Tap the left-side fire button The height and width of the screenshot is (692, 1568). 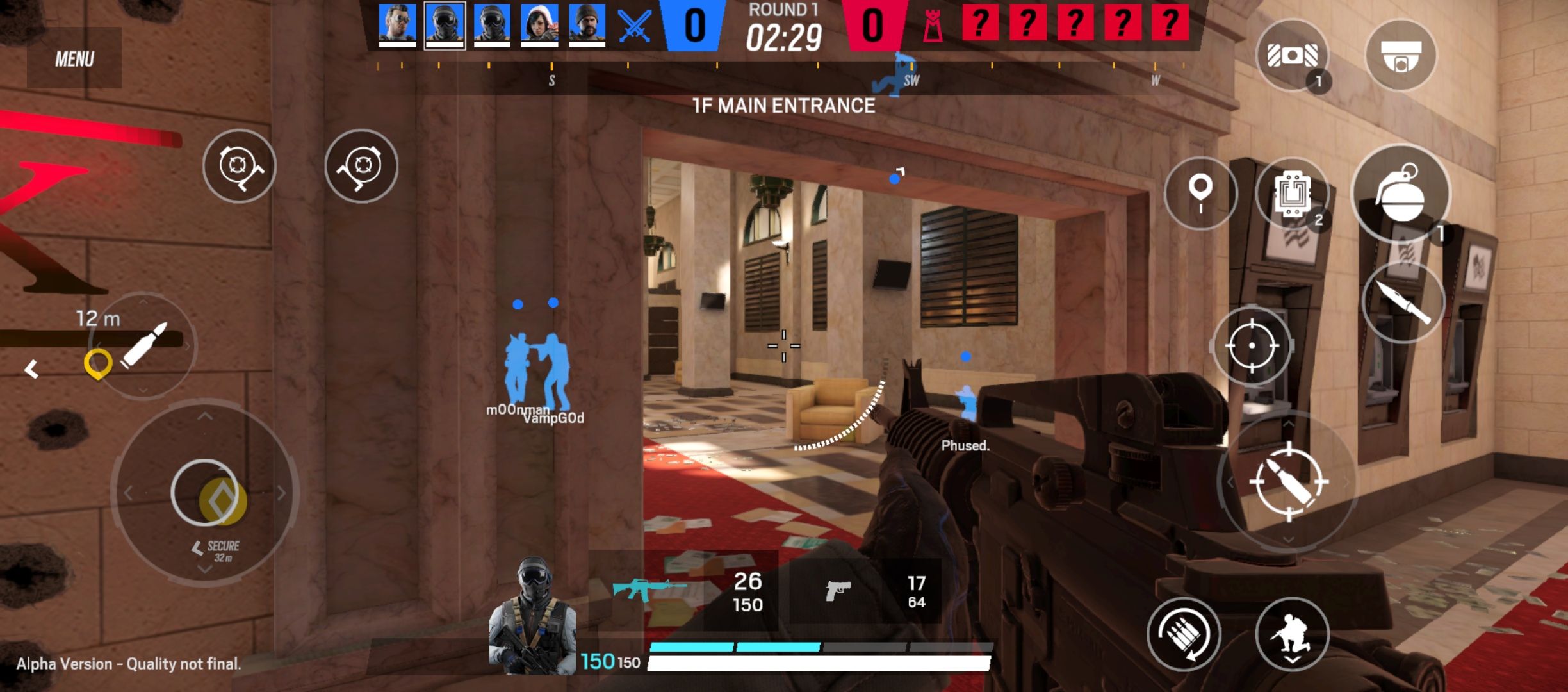[x=145, y=345]
